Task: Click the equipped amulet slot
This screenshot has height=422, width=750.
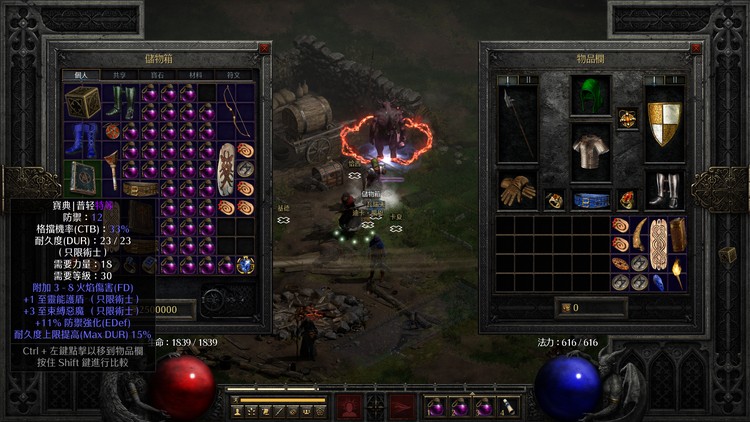Action: click(x=627, y=119)
